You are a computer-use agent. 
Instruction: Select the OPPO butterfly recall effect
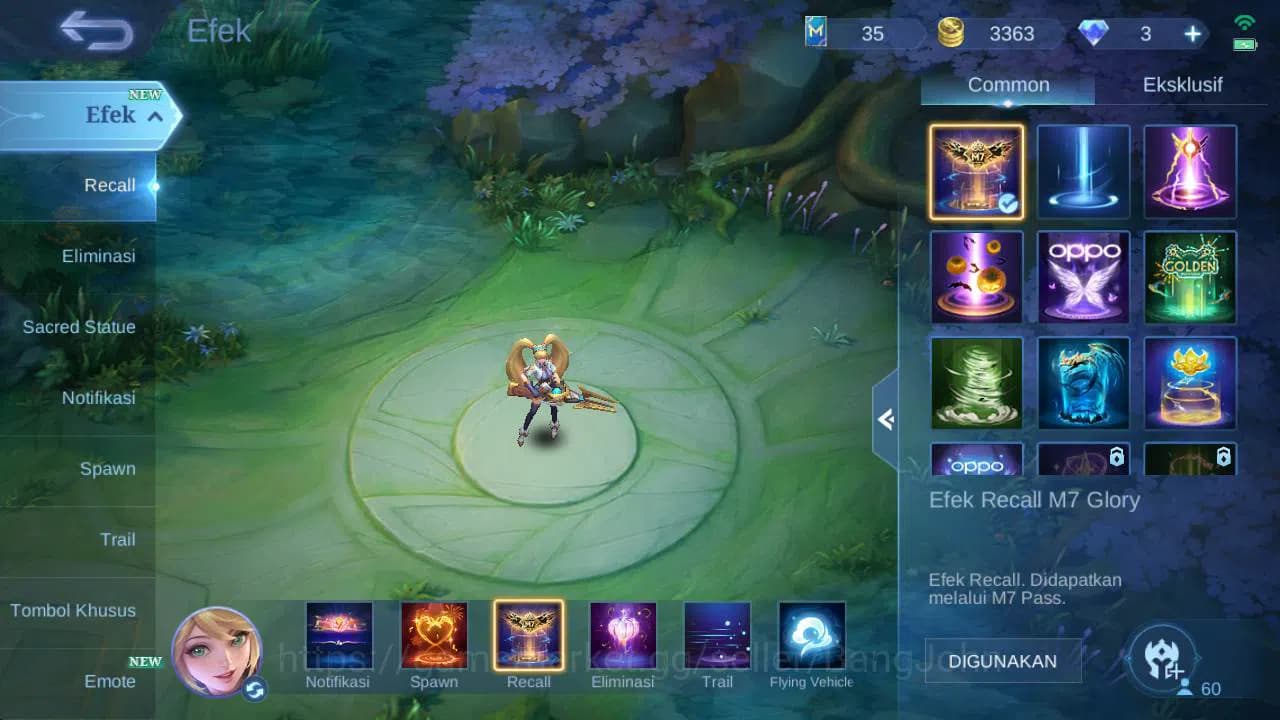click(1083, 278)
